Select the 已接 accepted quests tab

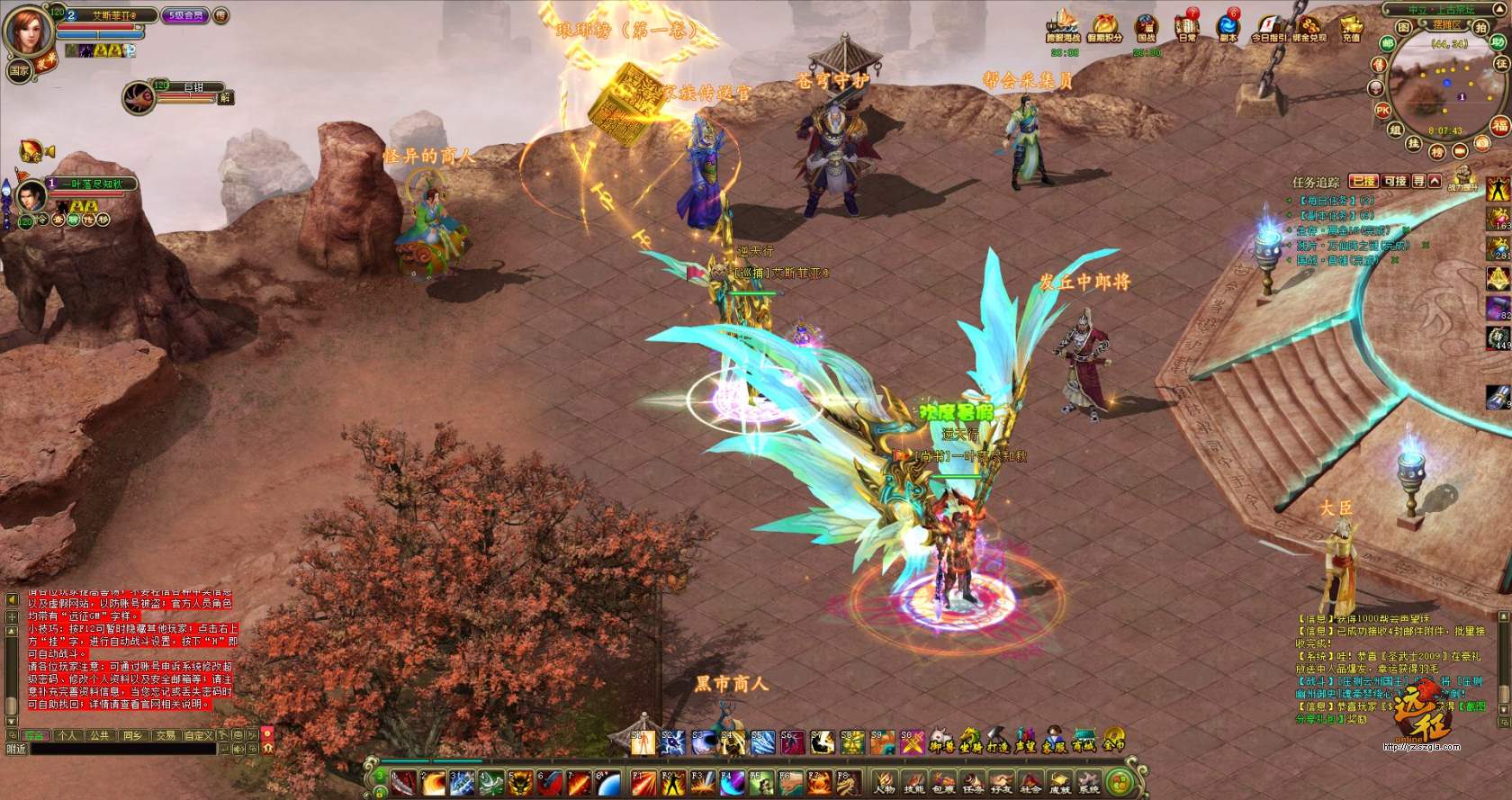[x=1364, y=181]
